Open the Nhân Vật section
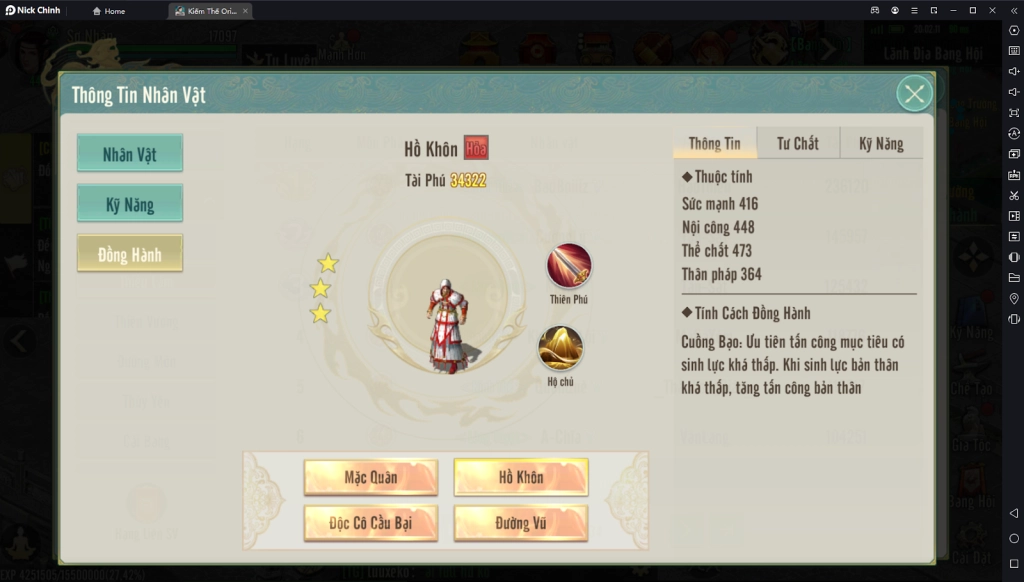 click(x=130, y=154)
